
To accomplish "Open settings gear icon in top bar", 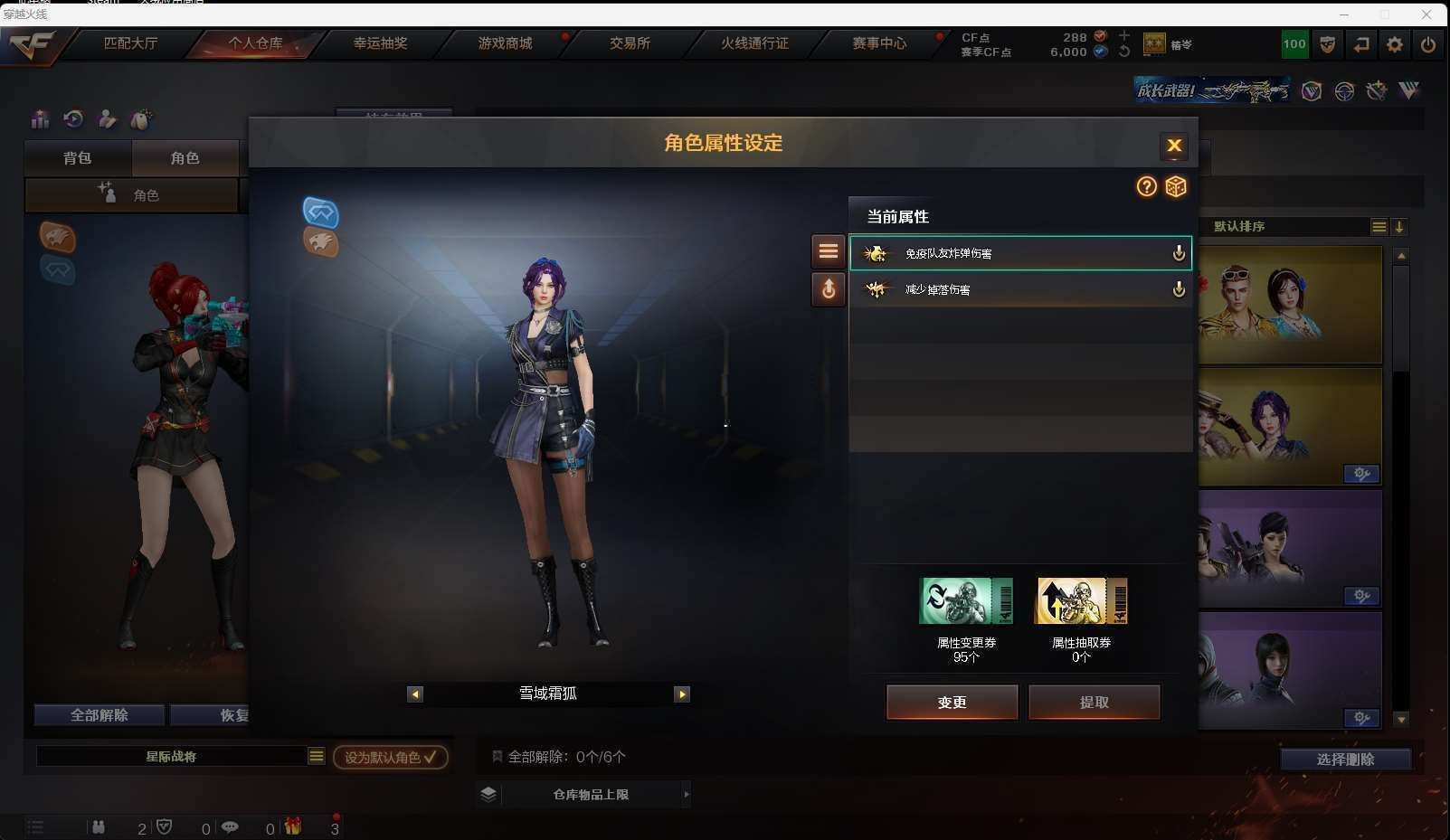I will click(x=1394, y=44).
